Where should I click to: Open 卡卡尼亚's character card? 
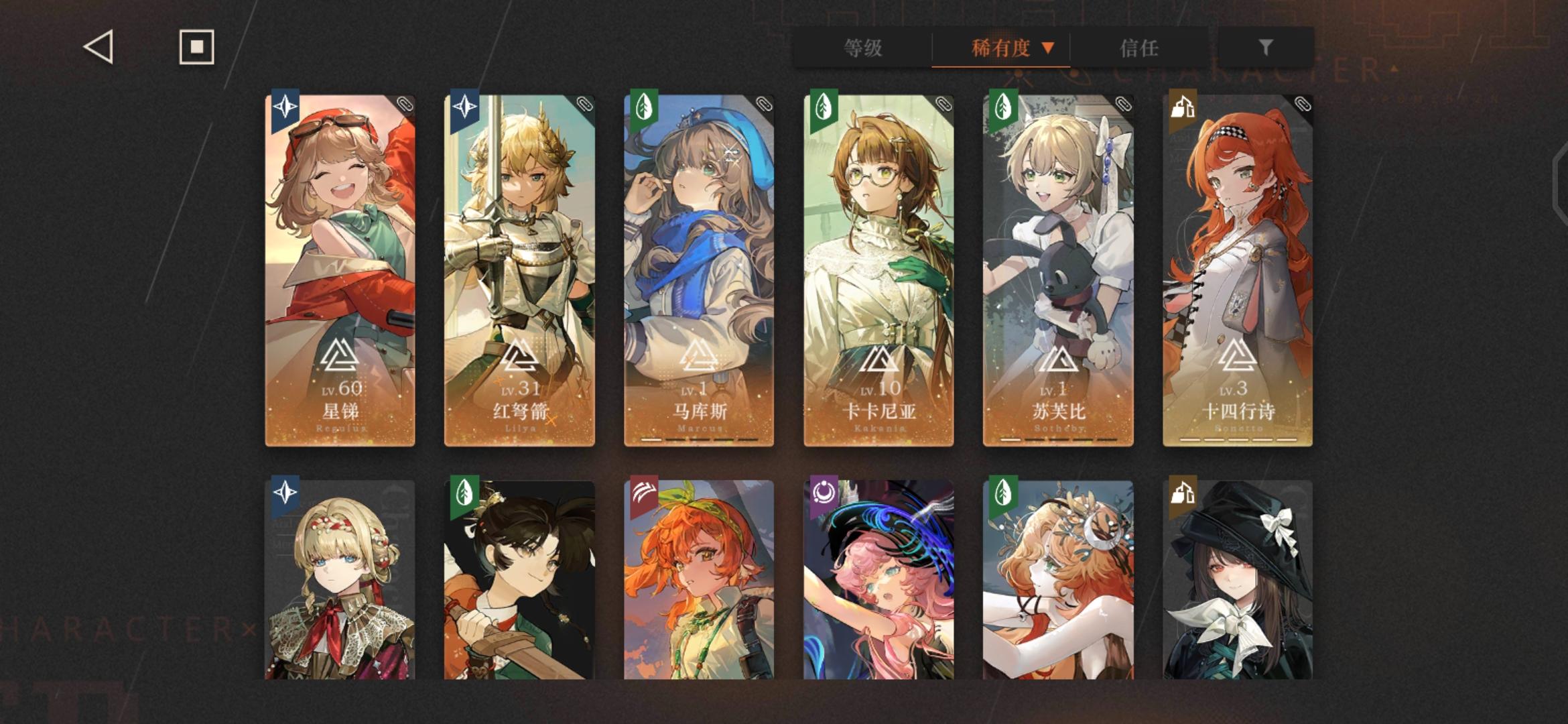878,268
